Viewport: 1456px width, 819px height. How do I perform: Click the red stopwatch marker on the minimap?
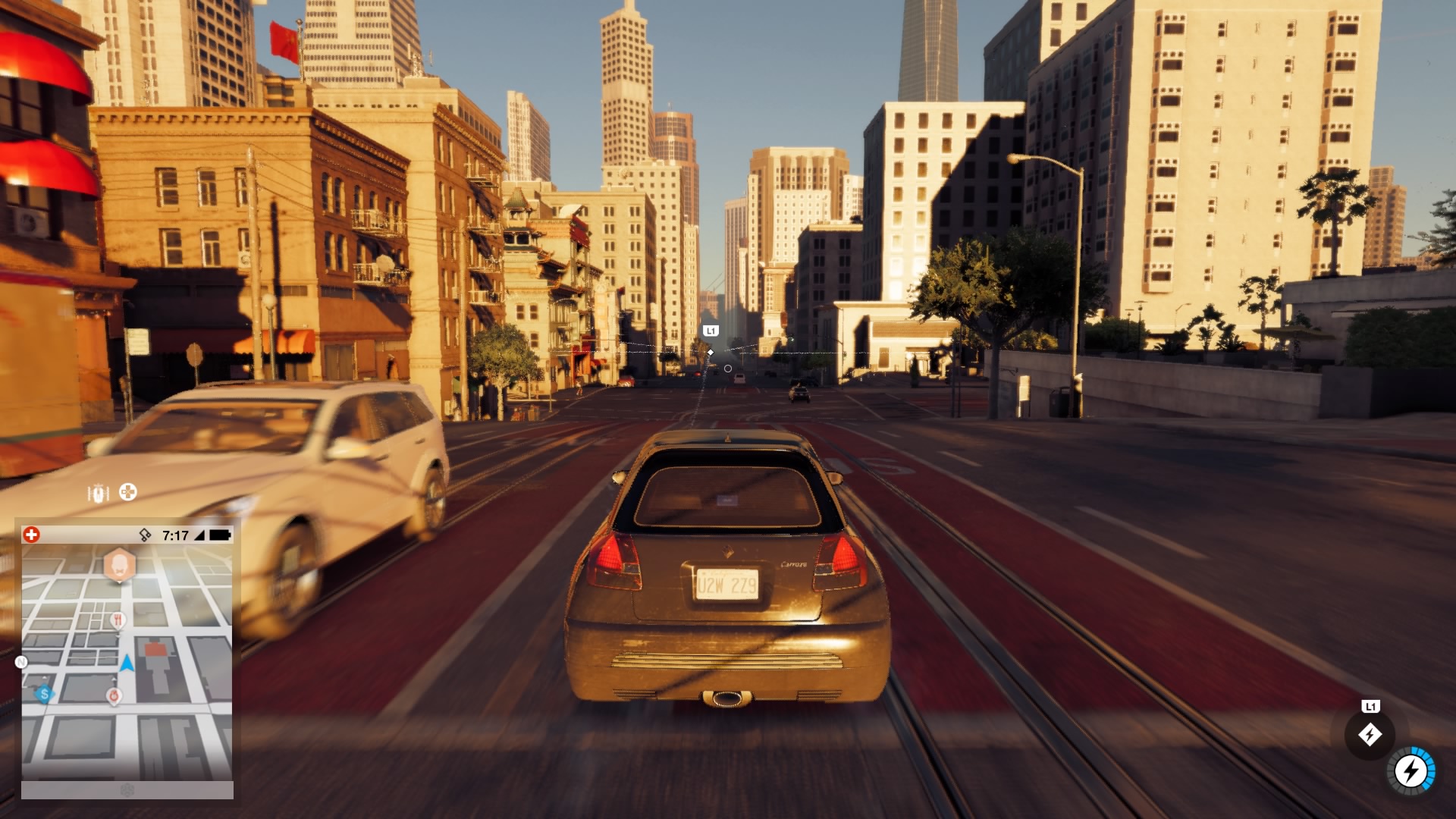coord(115,695)
